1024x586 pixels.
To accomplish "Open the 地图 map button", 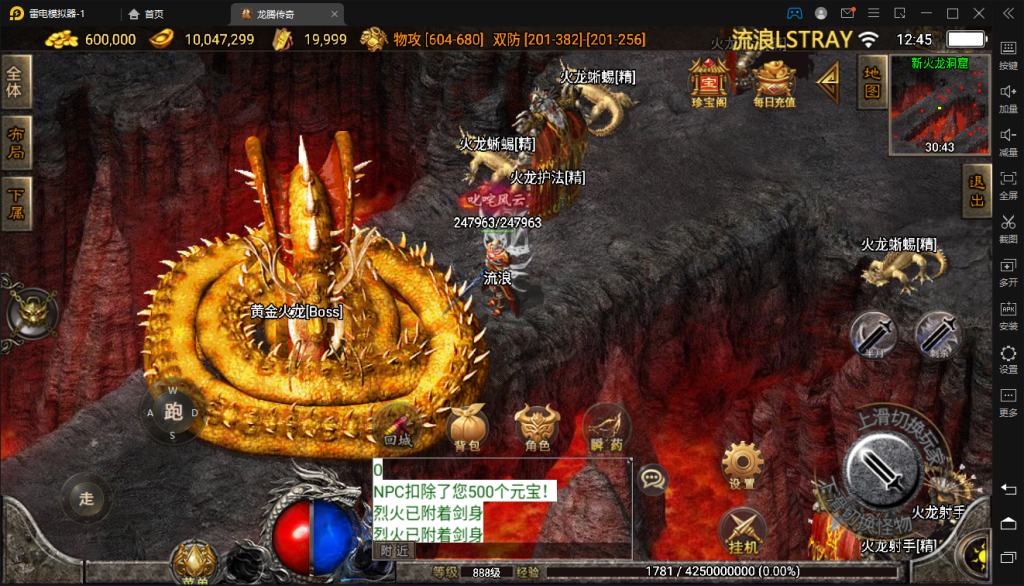I will [872, 82].
